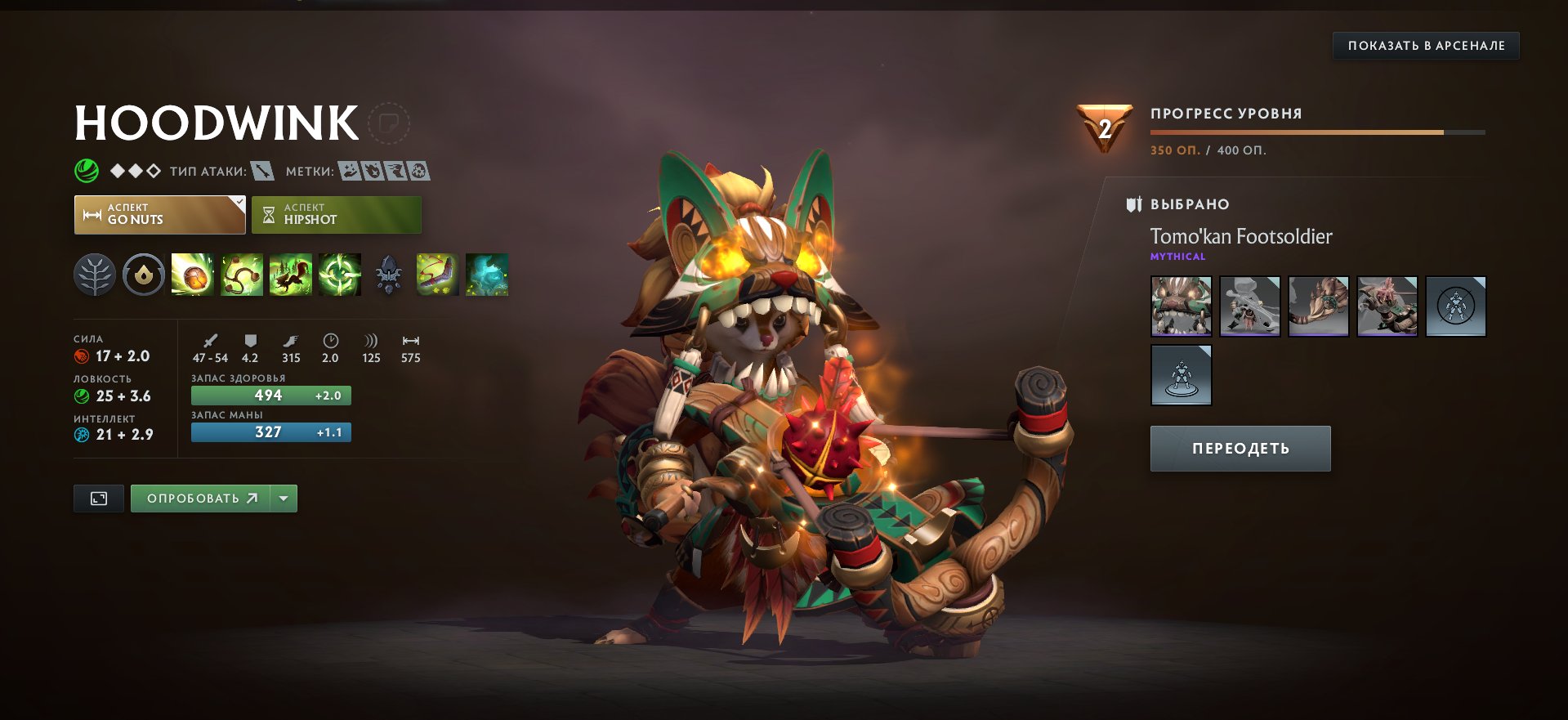Click the first hero role tag icon
This screenshot has height=720, width=1568.
point(350,172)
